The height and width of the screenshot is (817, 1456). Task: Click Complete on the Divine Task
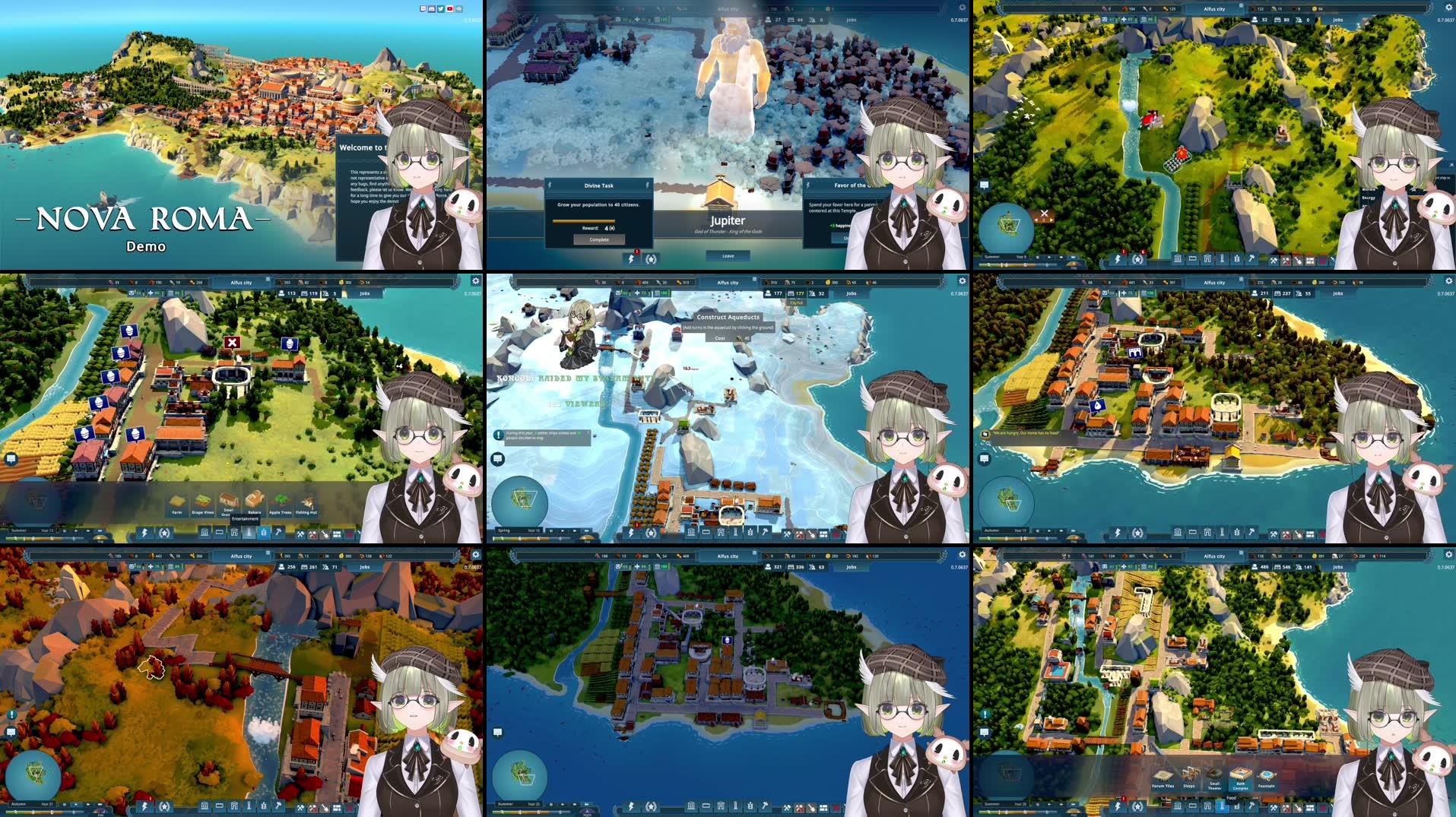click(599, 239)
